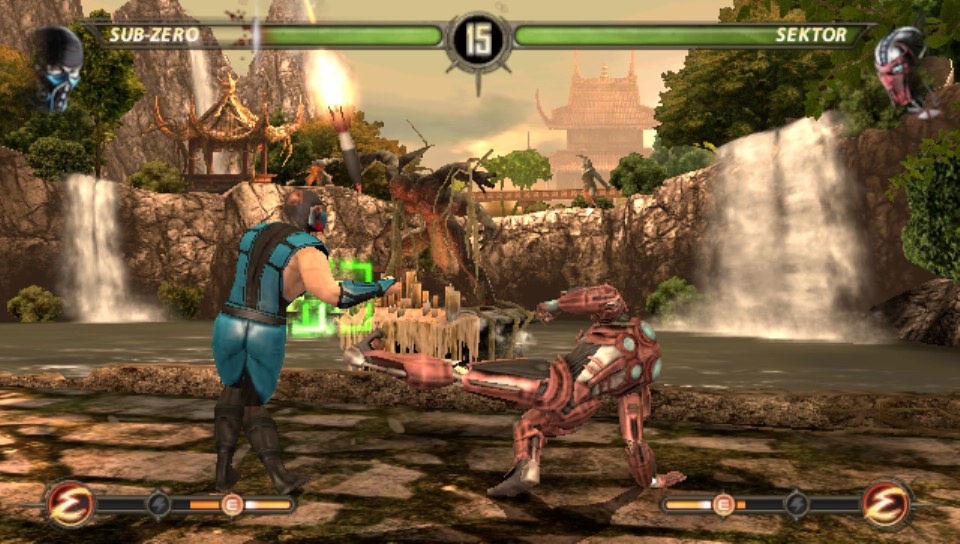Screen dimensions: 960x544
Task: Click Sektor's red cyborg portrait icon
Action: [x=902, y=70]
